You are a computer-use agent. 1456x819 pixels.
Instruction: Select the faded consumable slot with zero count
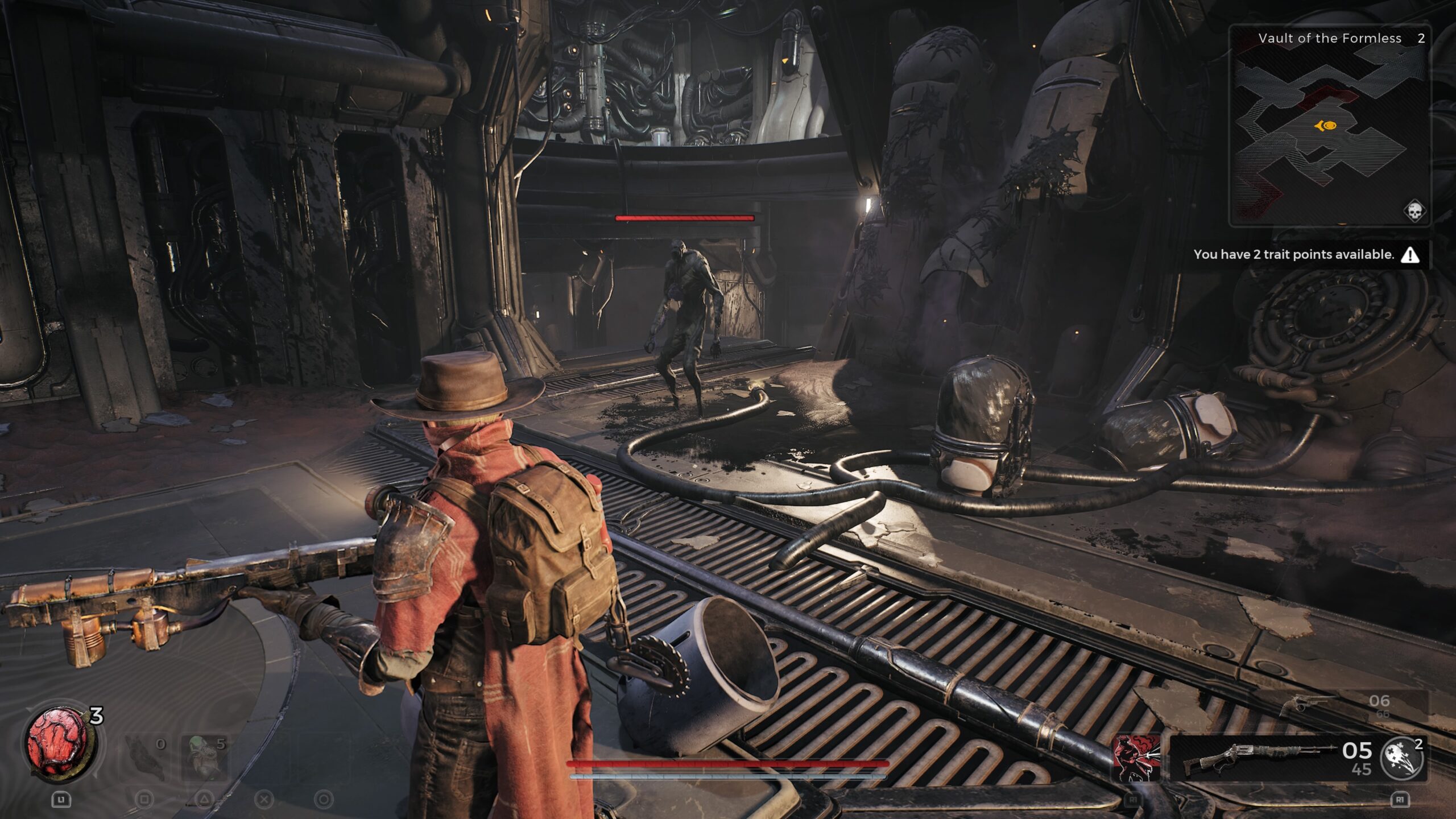coord(145,756)
